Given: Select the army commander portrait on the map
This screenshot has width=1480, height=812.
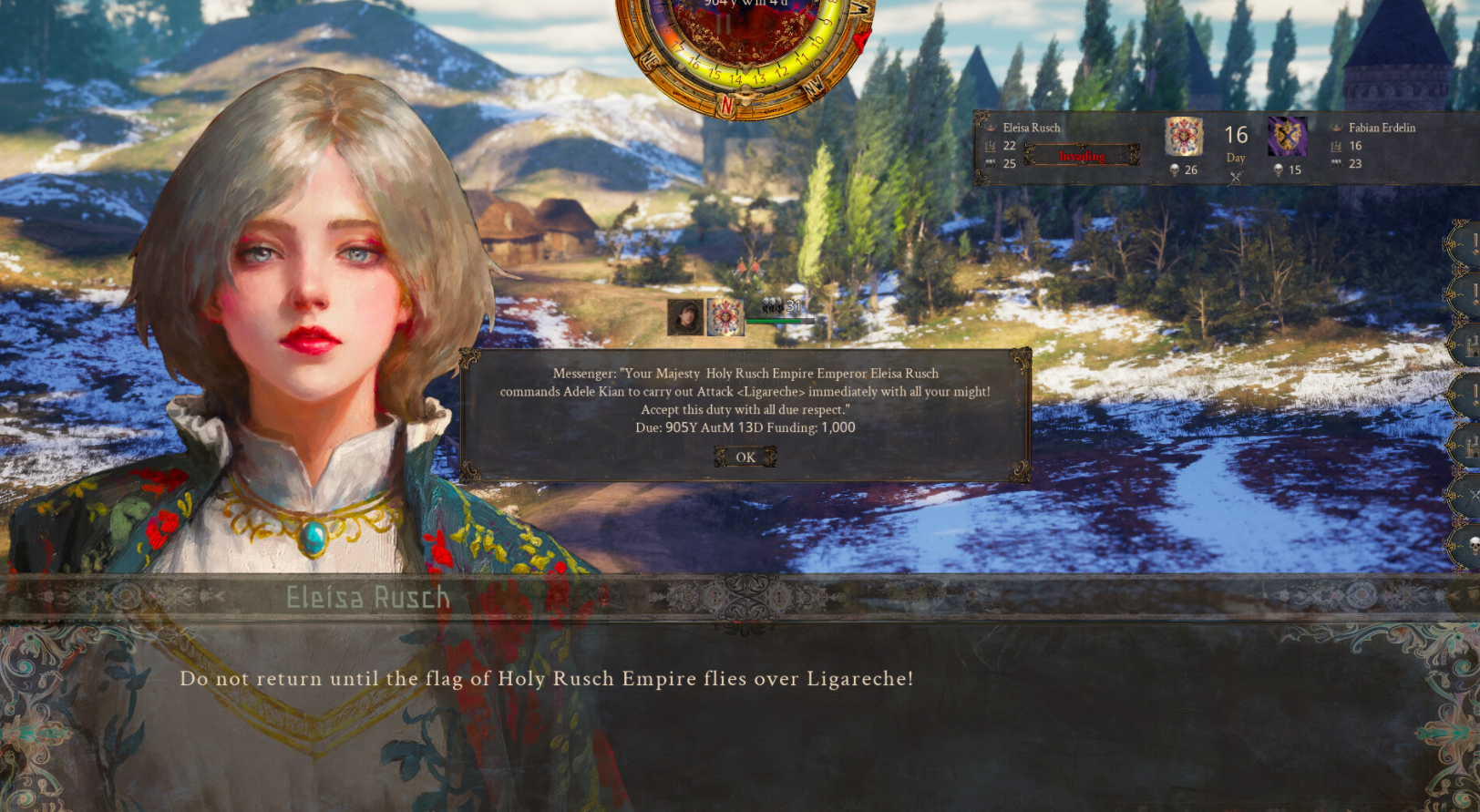Looking at the screenshot, I should [684, 317].
